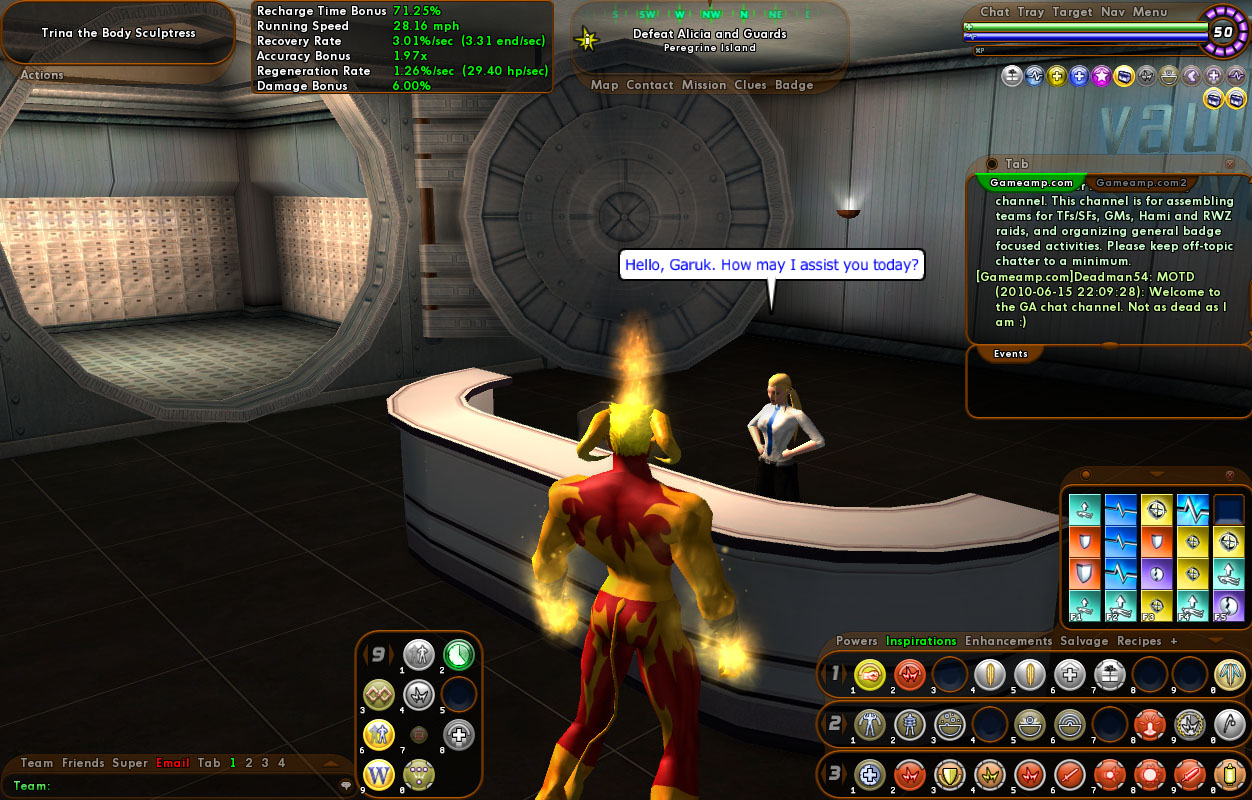Screen dimensions: 1252x800
Task: Close the chat Tab window
Action: pyautogui.click(x=1230, y=164)
